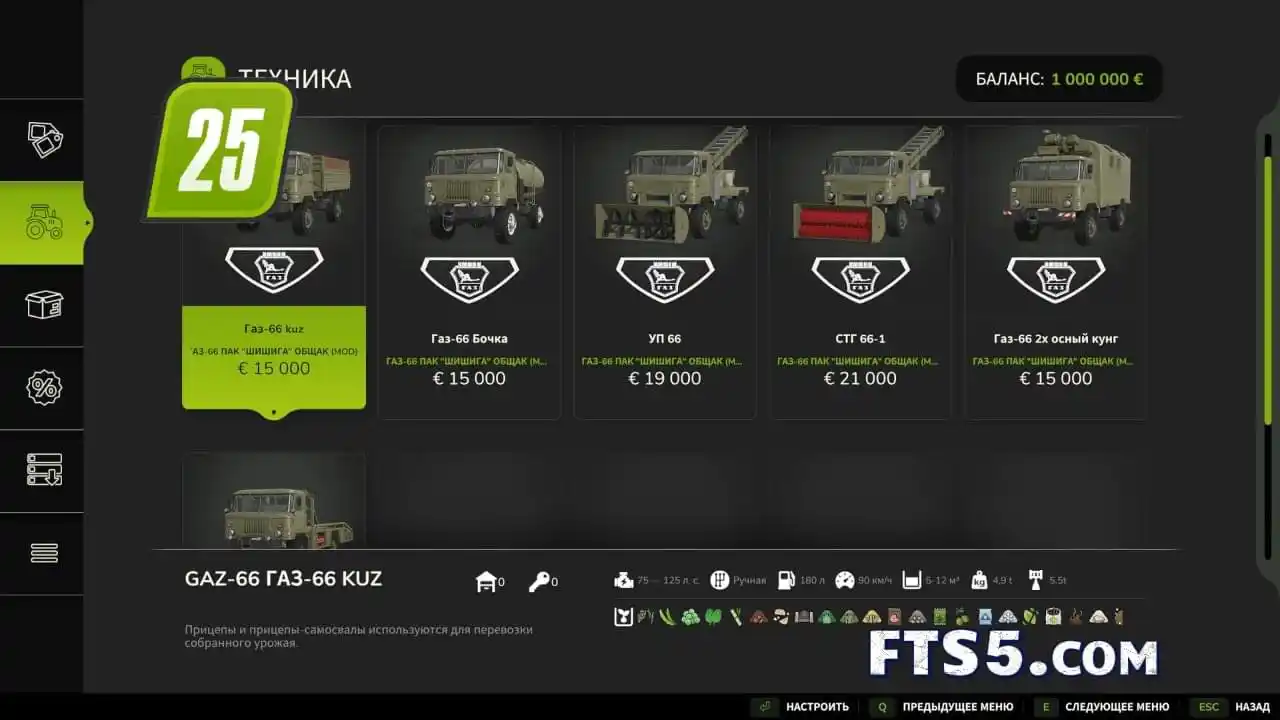Viewport: 1280px width, 720px height.
Task: Open the tractor vehicles shop category
Action: (x=44, y=222)
